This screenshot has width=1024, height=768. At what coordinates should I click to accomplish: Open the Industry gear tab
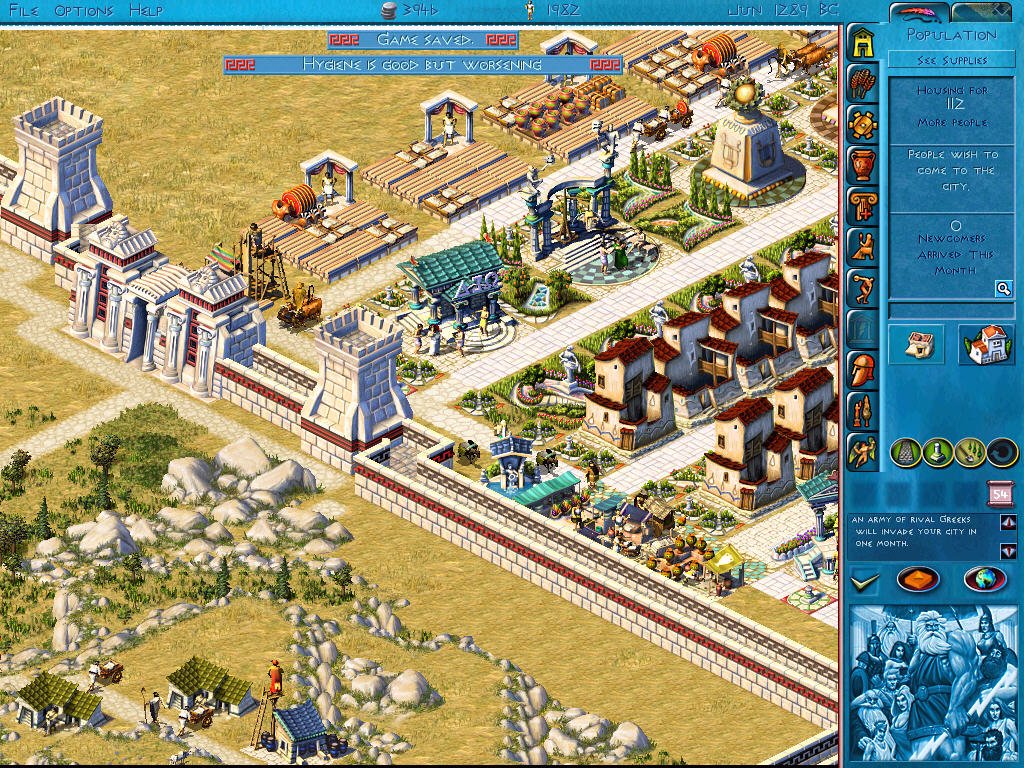pyautogui.click(x=862, y=124)
